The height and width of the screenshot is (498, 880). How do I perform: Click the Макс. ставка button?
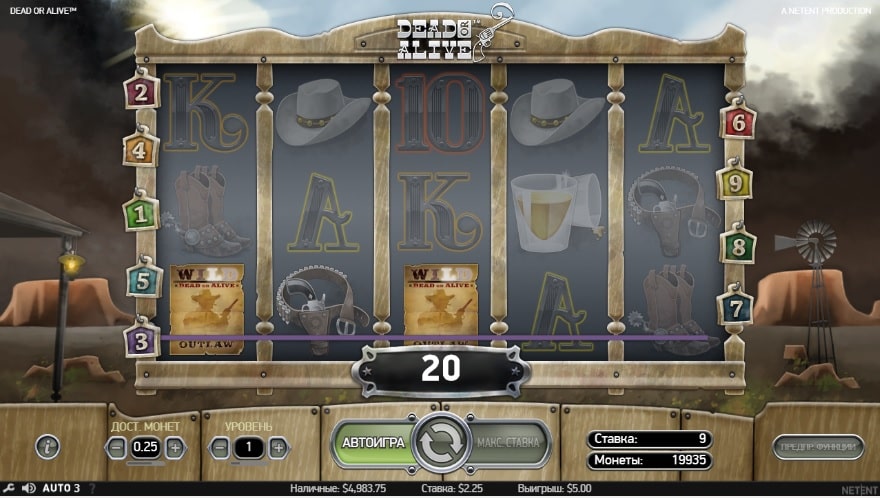[x=508, y=442]
